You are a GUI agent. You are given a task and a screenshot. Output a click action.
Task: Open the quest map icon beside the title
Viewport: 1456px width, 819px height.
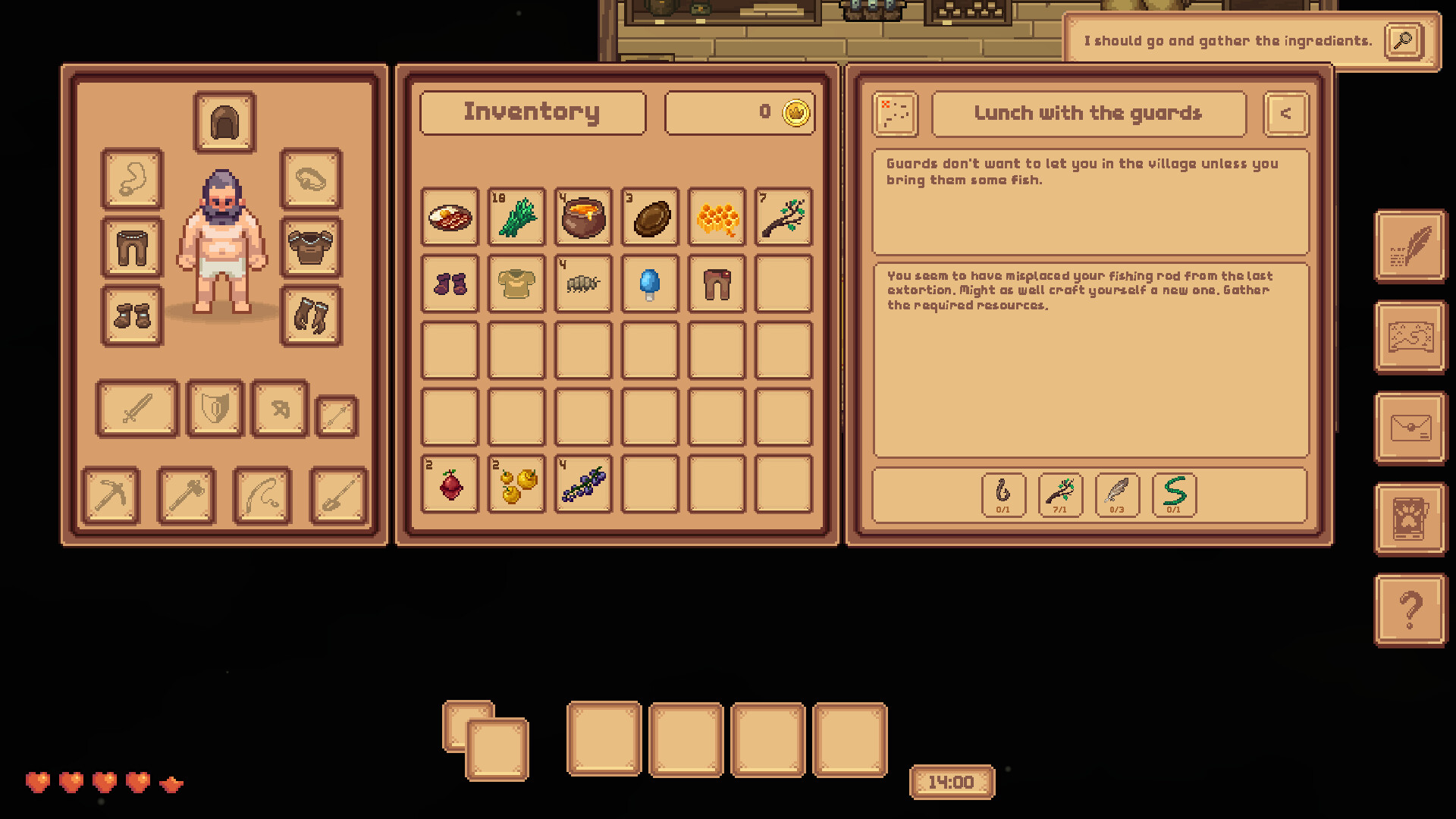[894, 114]
